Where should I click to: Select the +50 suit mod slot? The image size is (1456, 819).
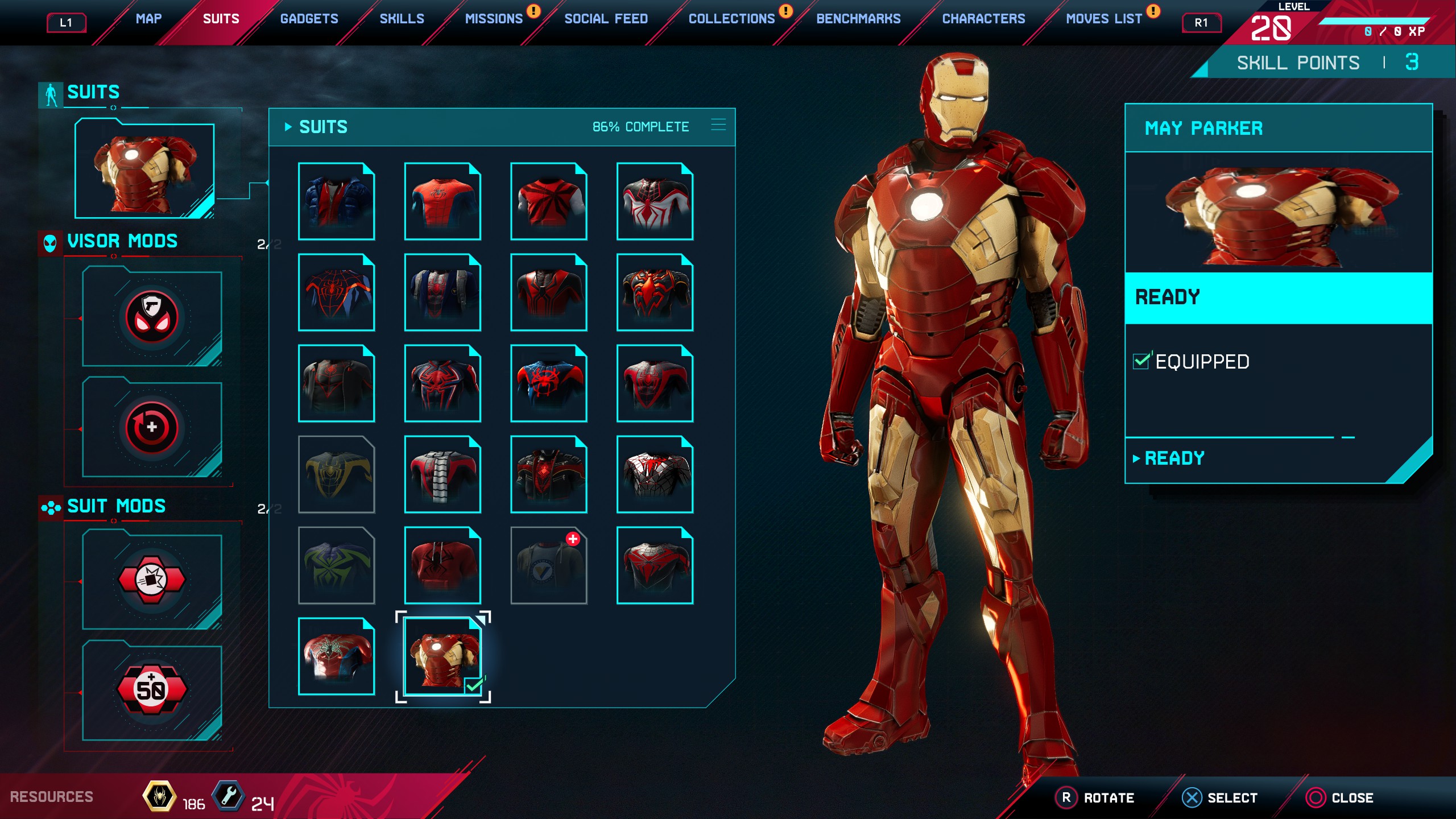(x=152, y=690)
